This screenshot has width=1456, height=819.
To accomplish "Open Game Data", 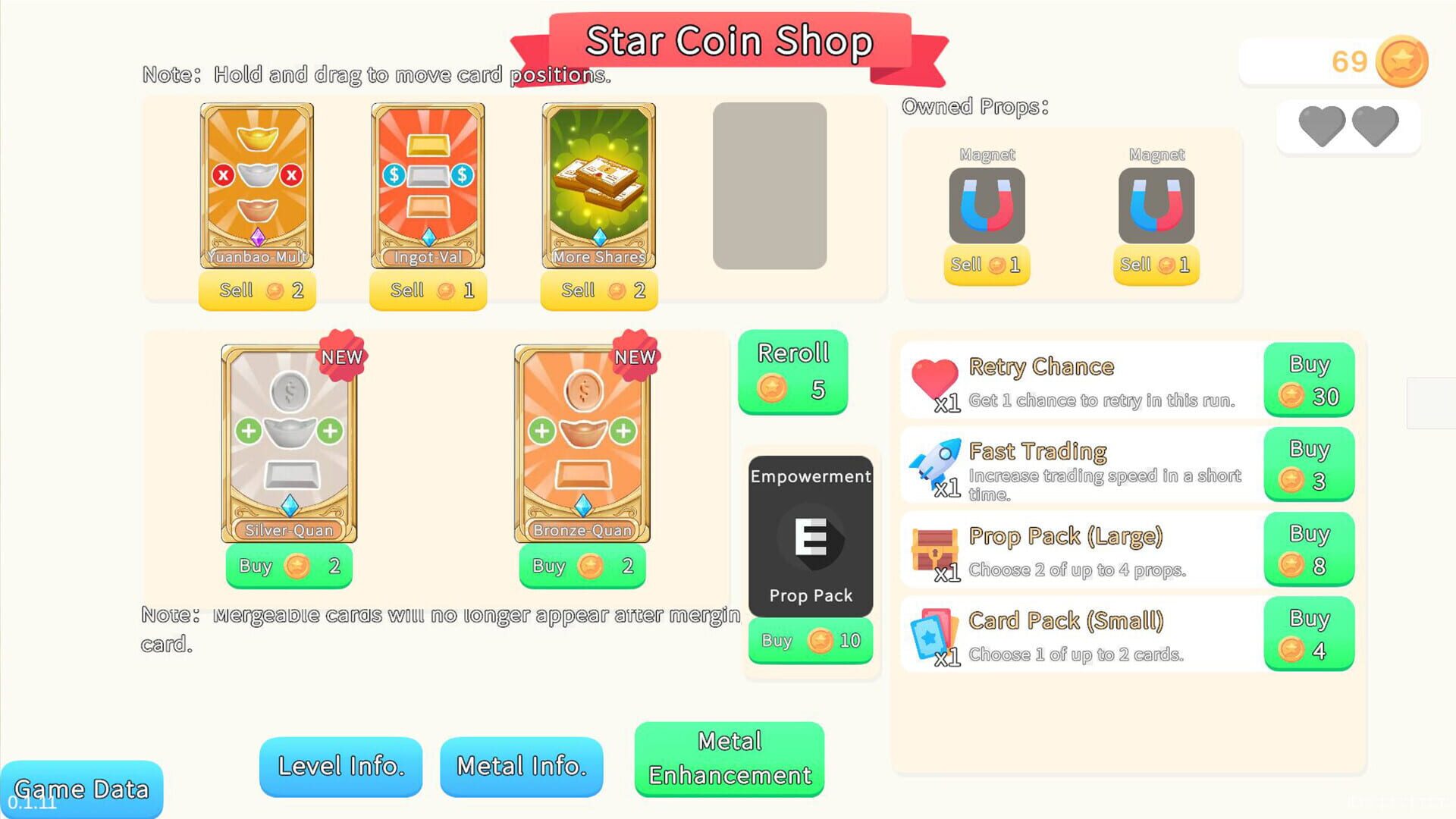I will click(81, 789).
